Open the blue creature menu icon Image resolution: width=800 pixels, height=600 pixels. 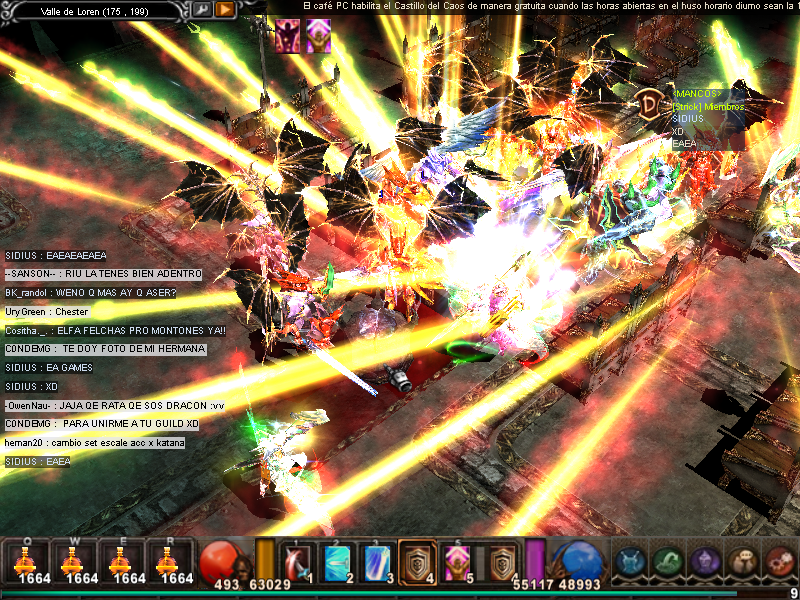coord(628,561)
